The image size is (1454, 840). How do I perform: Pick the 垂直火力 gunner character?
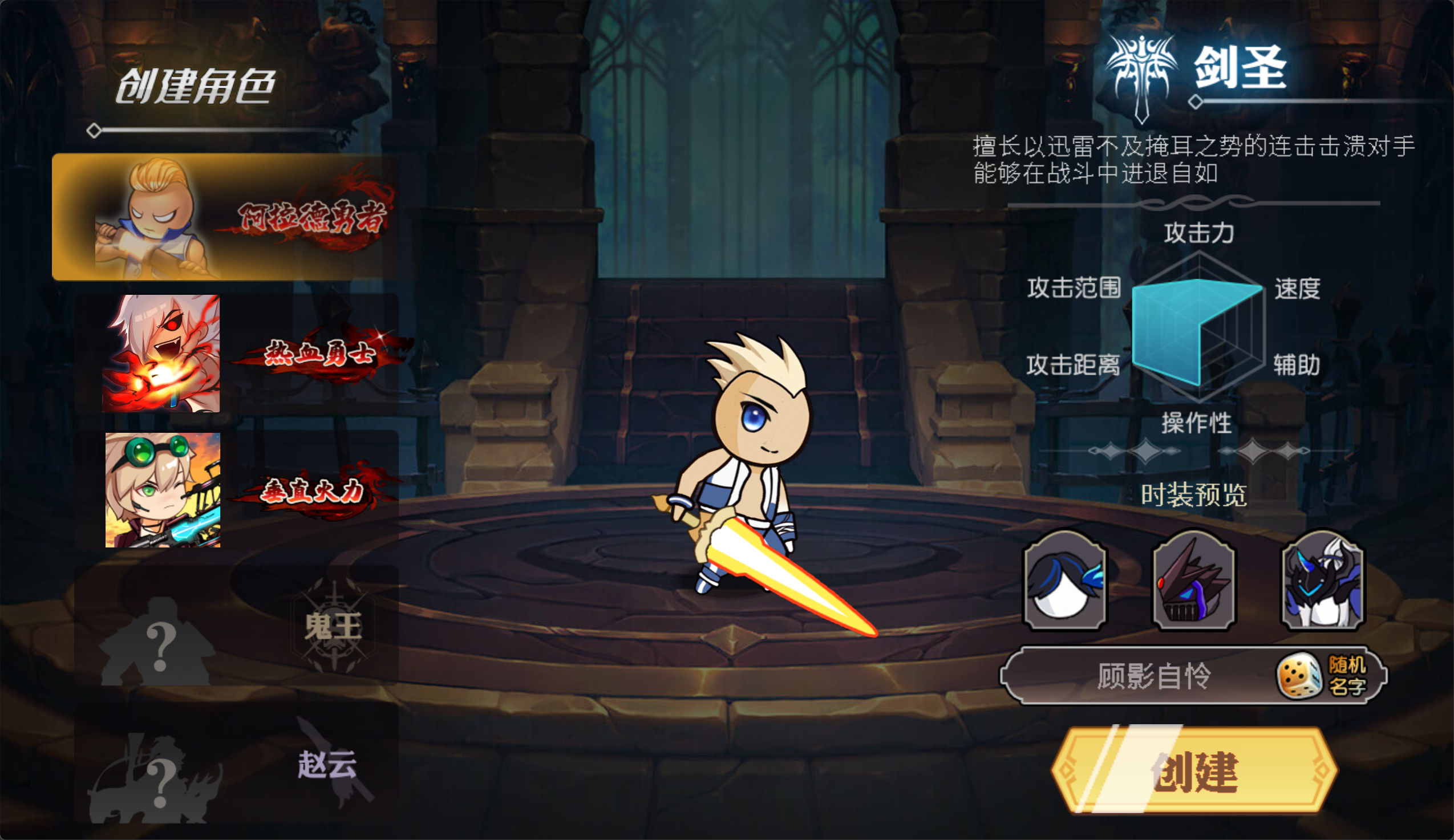point(237,490)
